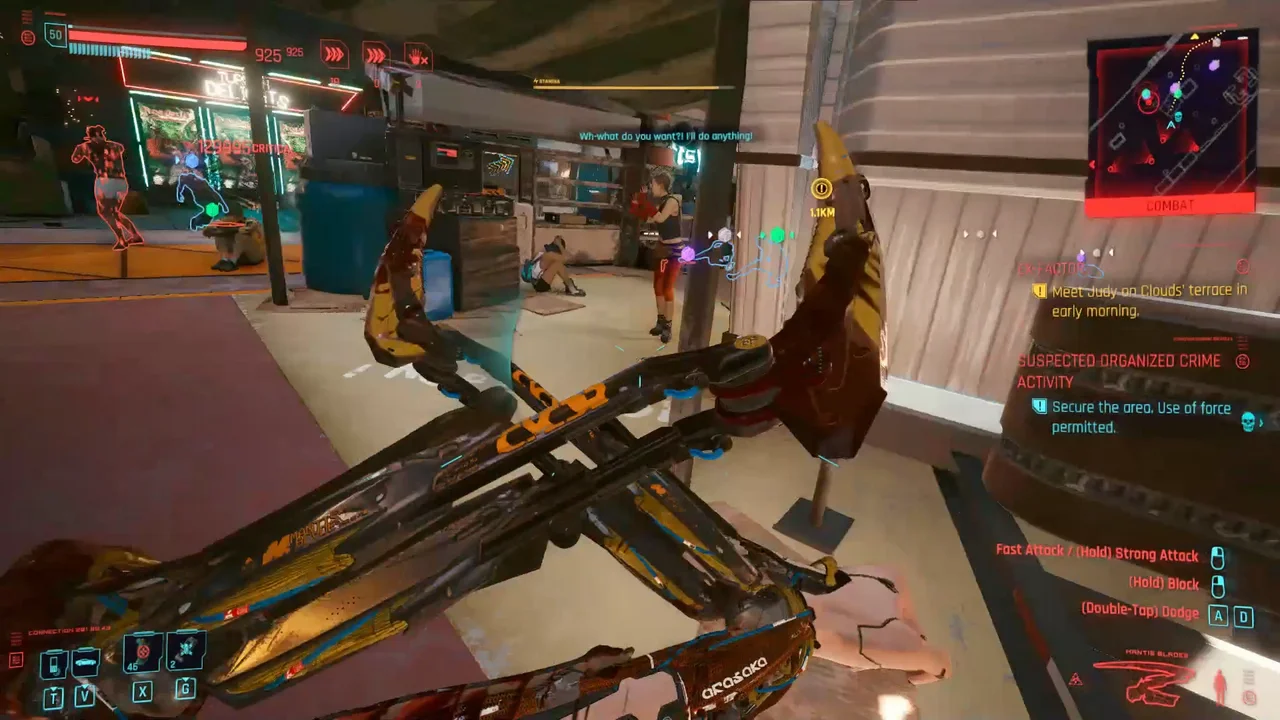Open the minimap in the corner
The width and height of the screenshot is (1280, 720).
[x=1171, y=118]
